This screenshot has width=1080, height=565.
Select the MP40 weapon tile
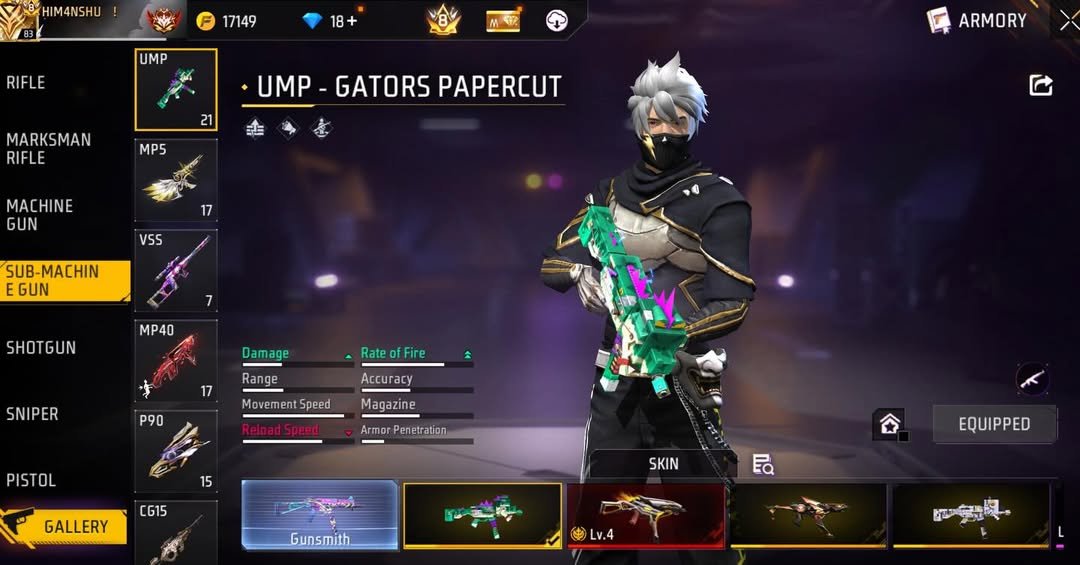pos(176,361)
